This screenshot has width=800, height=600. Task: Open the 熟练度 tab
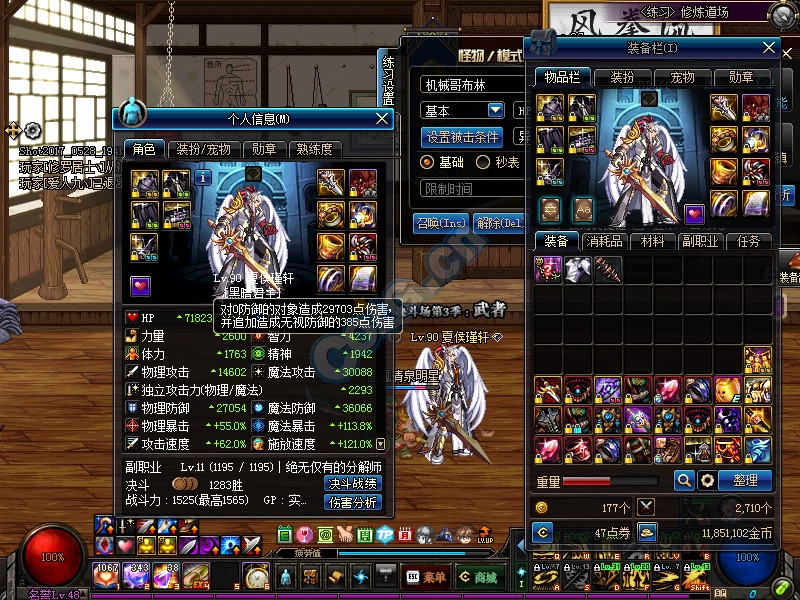point(314,149)
